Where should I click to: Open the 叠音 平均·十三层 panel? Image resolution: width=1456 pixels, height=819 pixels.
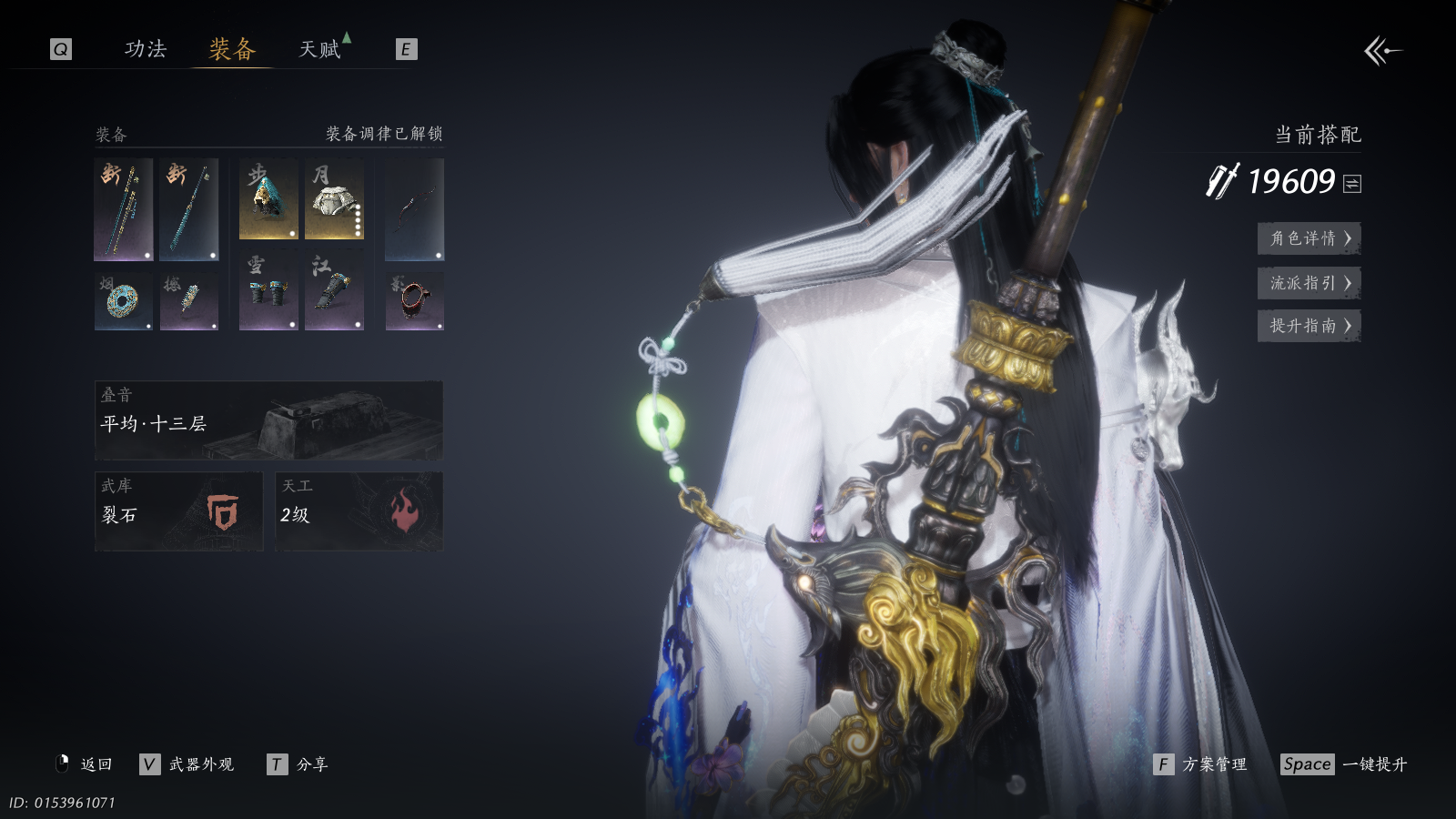click(x=268, y=420)
